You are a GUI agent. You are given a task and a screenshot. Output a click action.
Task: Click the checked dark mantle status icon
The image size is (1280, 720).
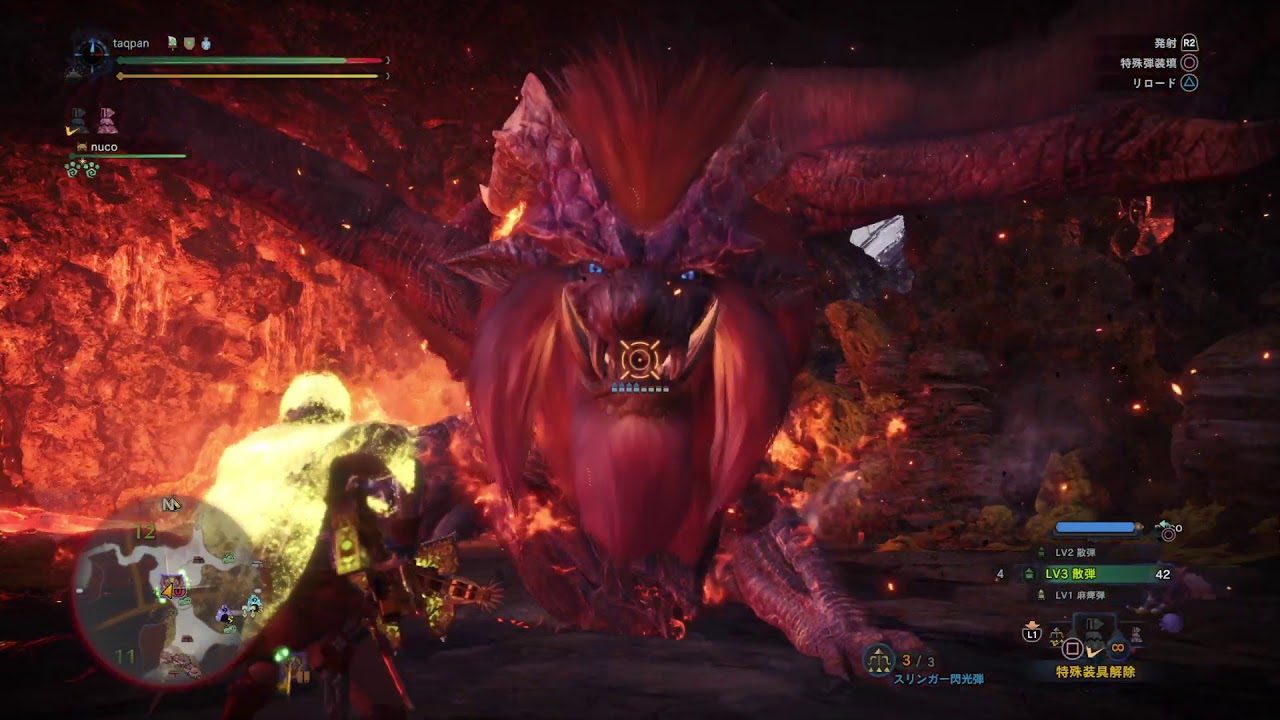click(77, 121)
